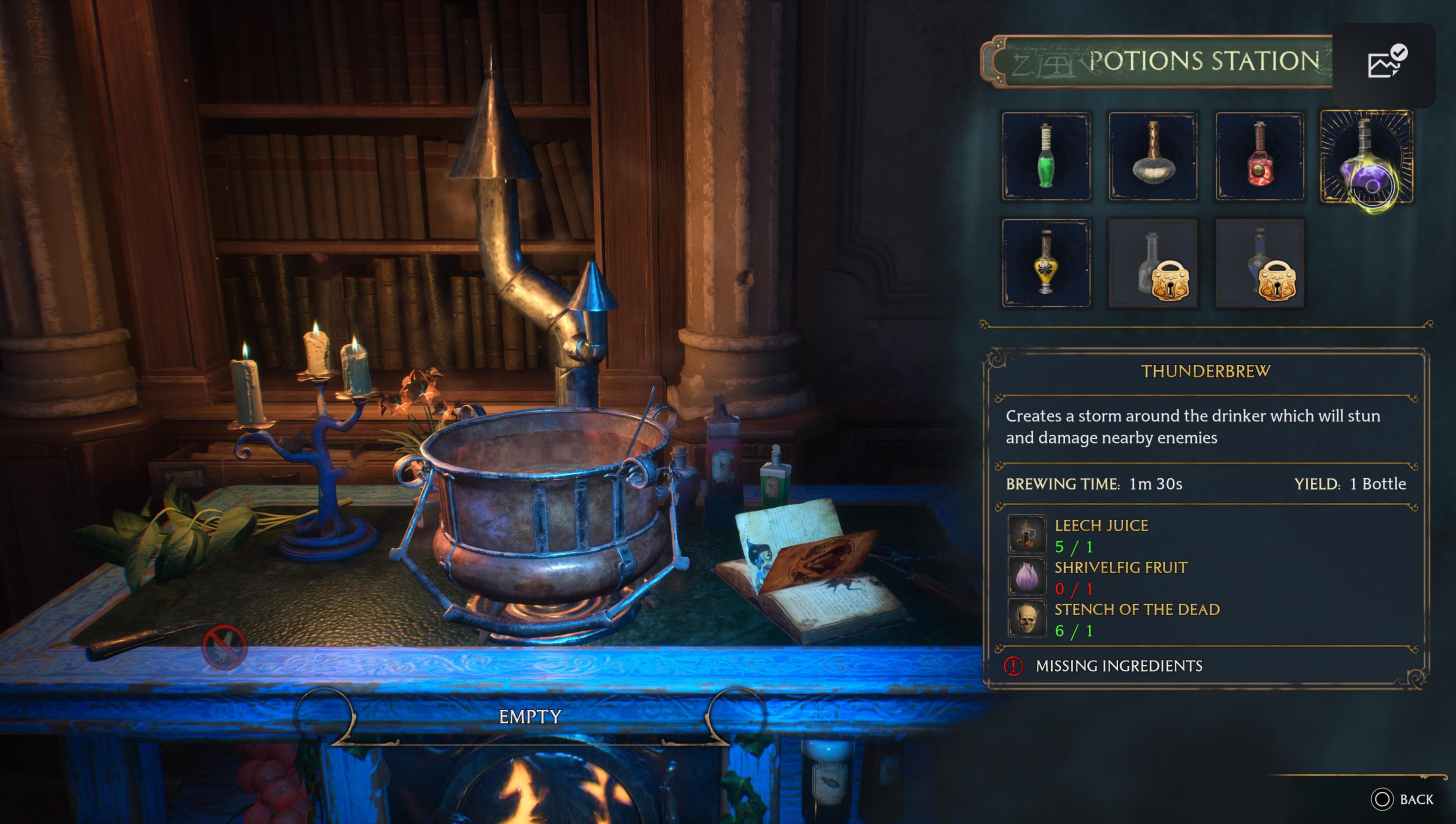Click the second locked blue potion slot
1456x824 pixels.
[1259, 262]
